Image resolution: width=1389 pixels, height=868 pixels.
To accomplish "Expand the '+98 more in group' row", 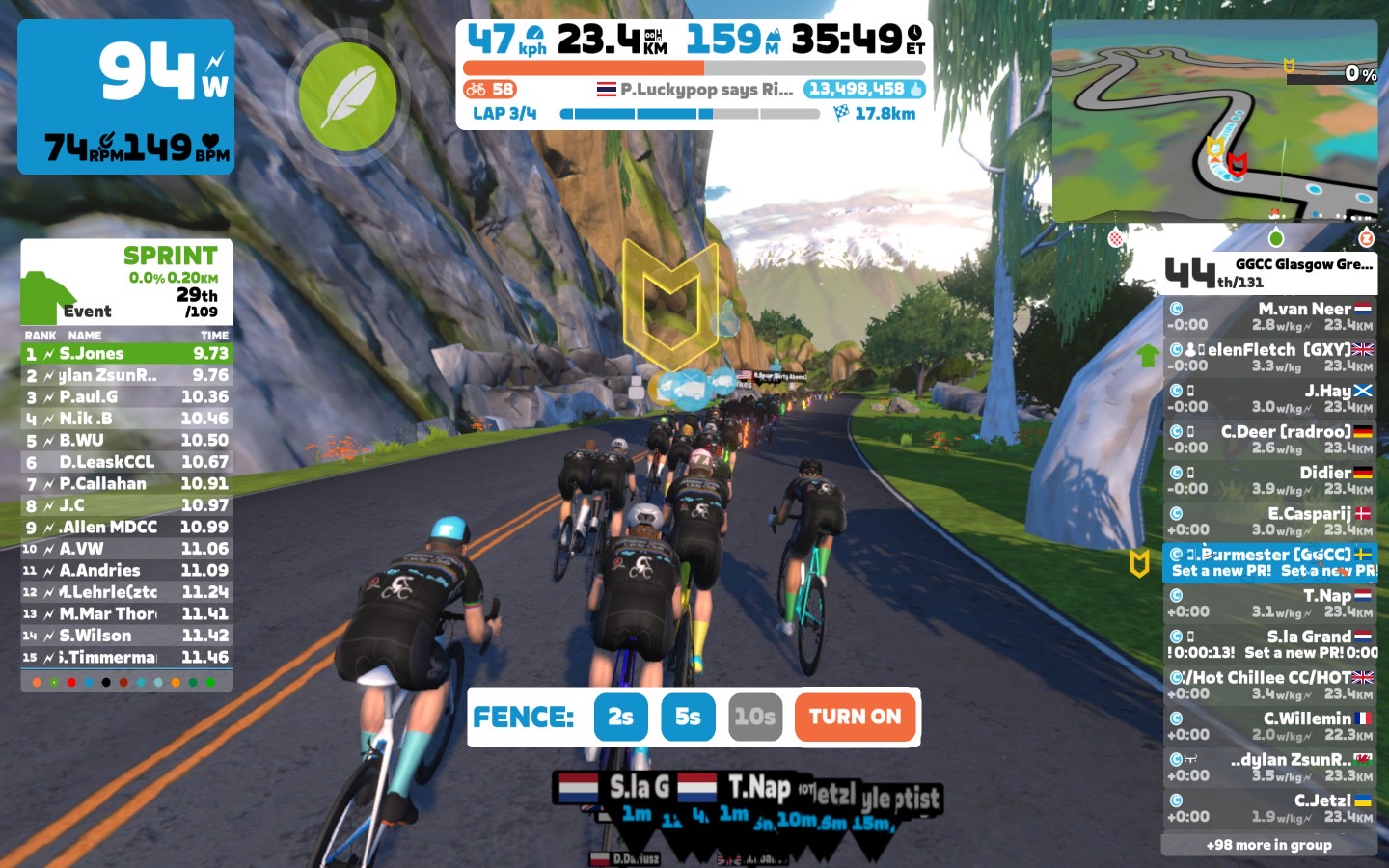I will point(1269,845).
